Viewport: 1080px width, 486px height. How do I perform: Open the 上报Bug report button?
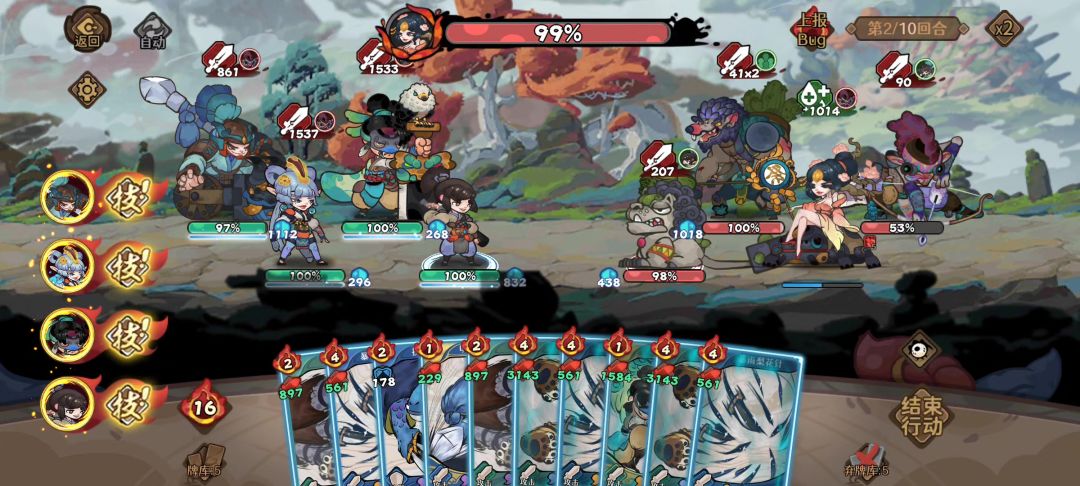(x=812, y=30)
